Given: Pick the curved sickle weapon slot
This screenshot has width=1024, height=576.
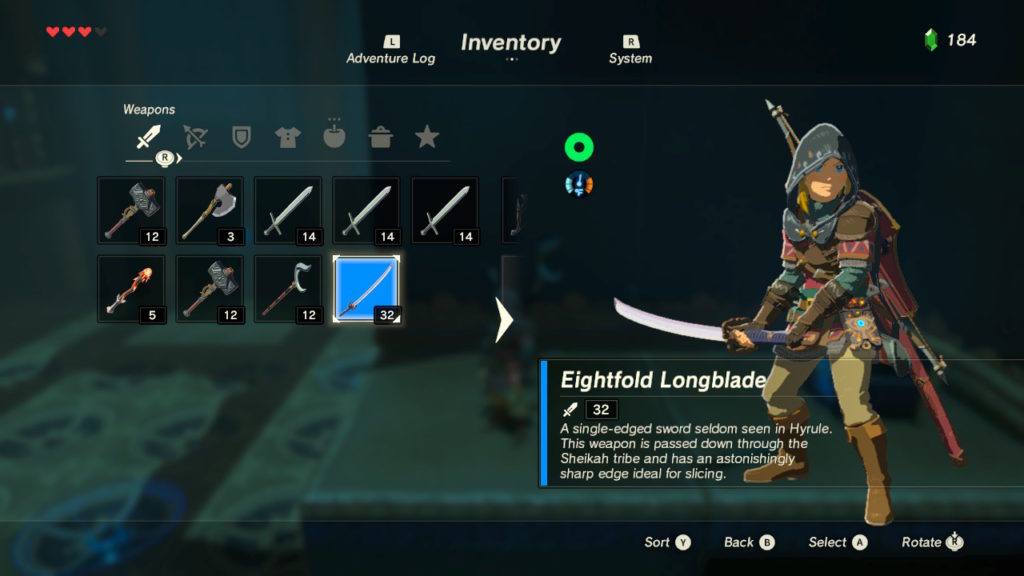Looking at the screenshot, I should point(288,288).
